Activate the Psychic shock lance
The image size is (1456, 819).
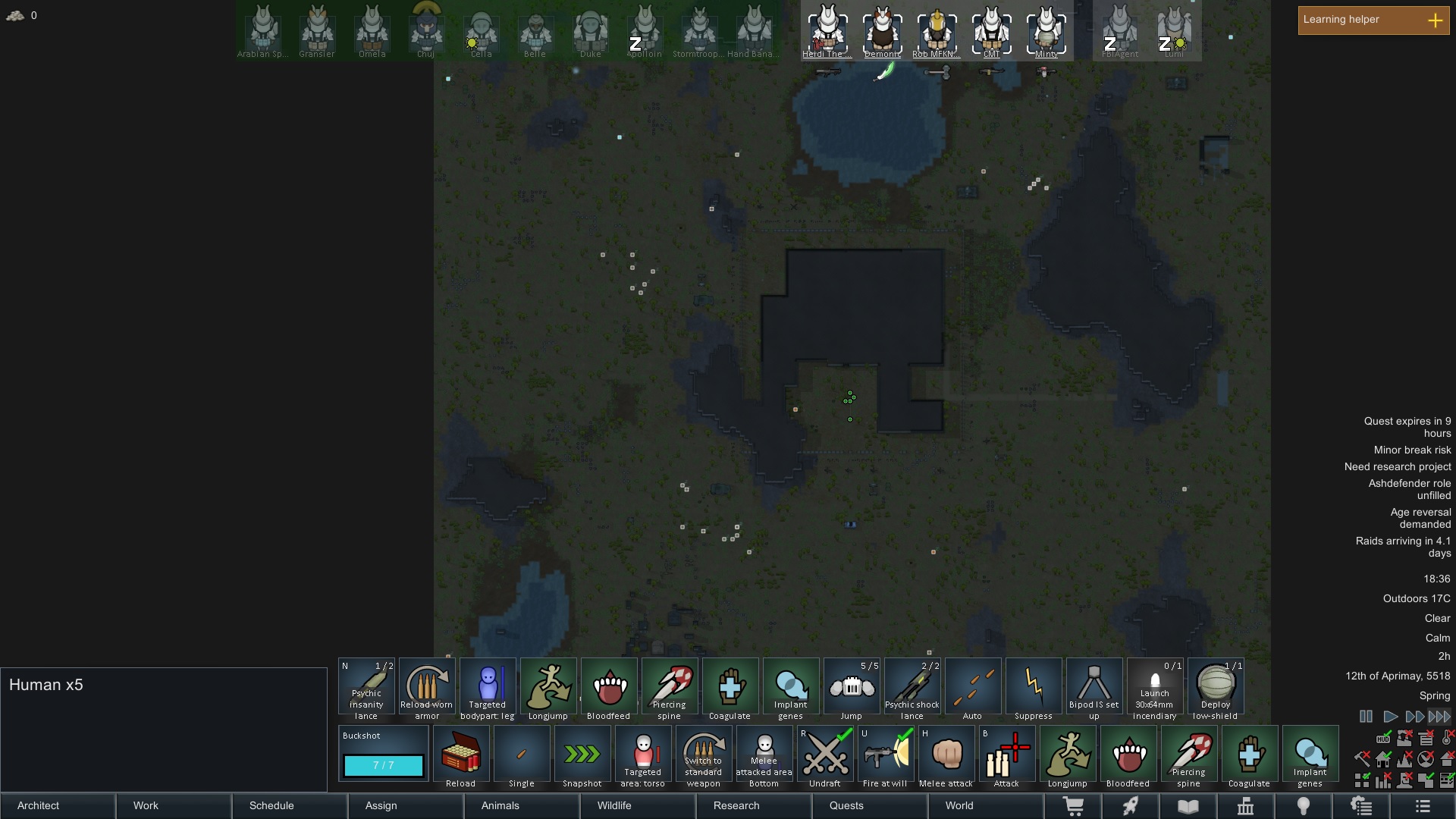pos(912,688)
